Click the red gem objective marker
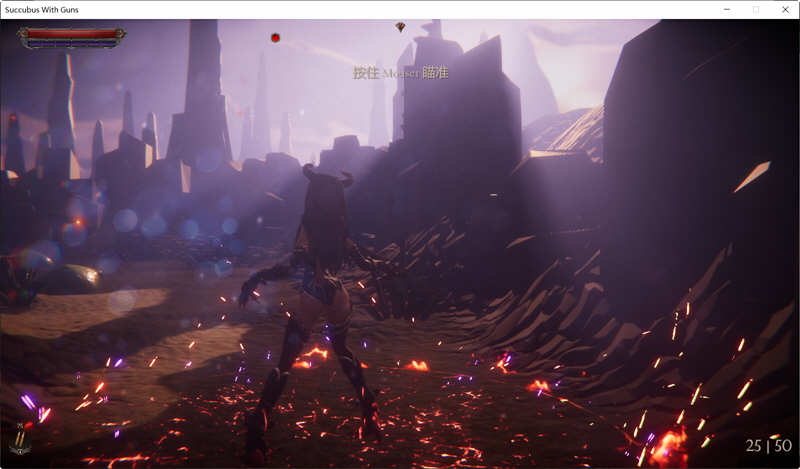The image size is (800, 469). (400, 27)
